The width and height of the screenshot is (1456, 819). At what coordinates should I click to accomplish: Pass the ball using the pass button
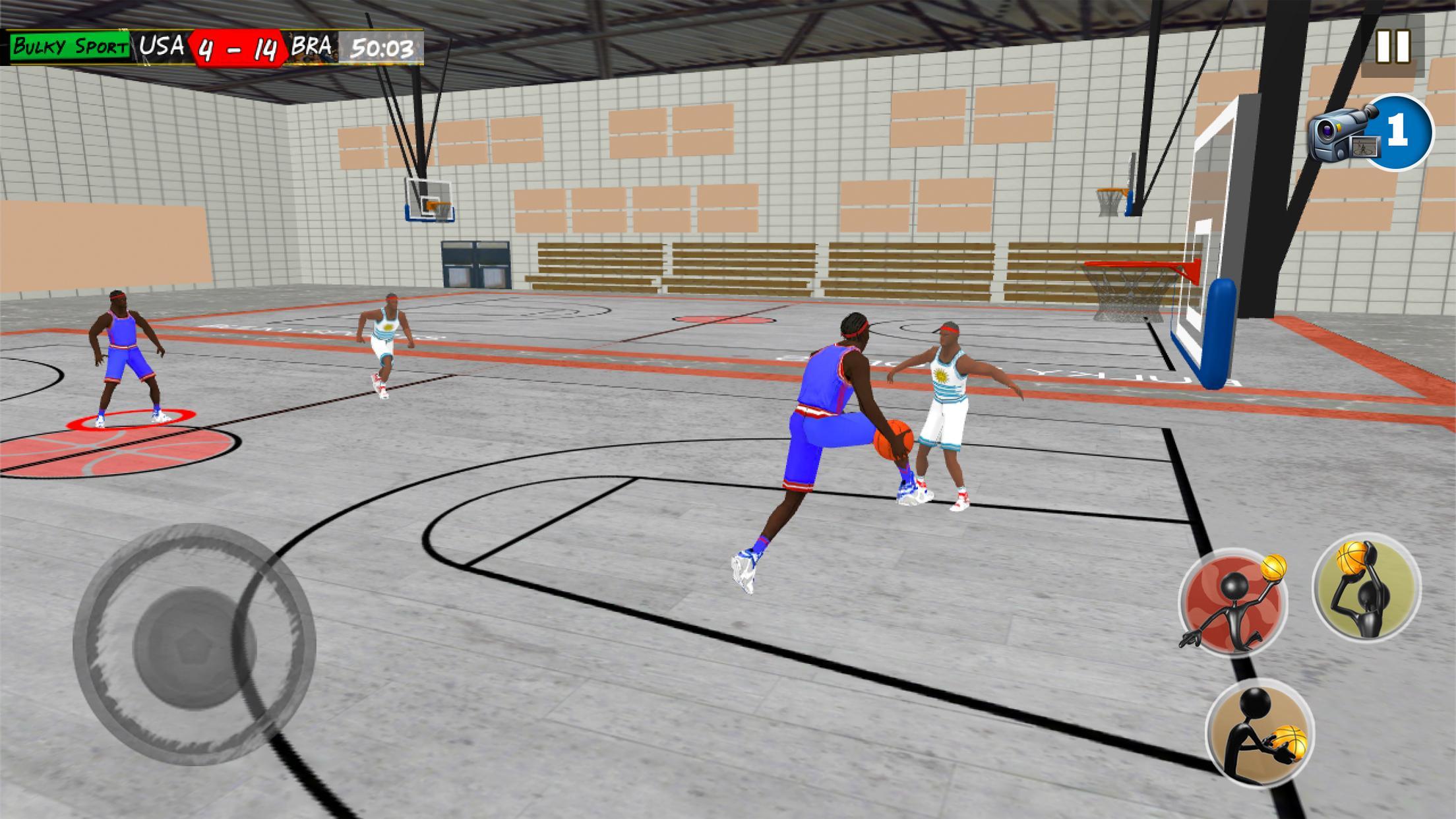pos(1259,733)
